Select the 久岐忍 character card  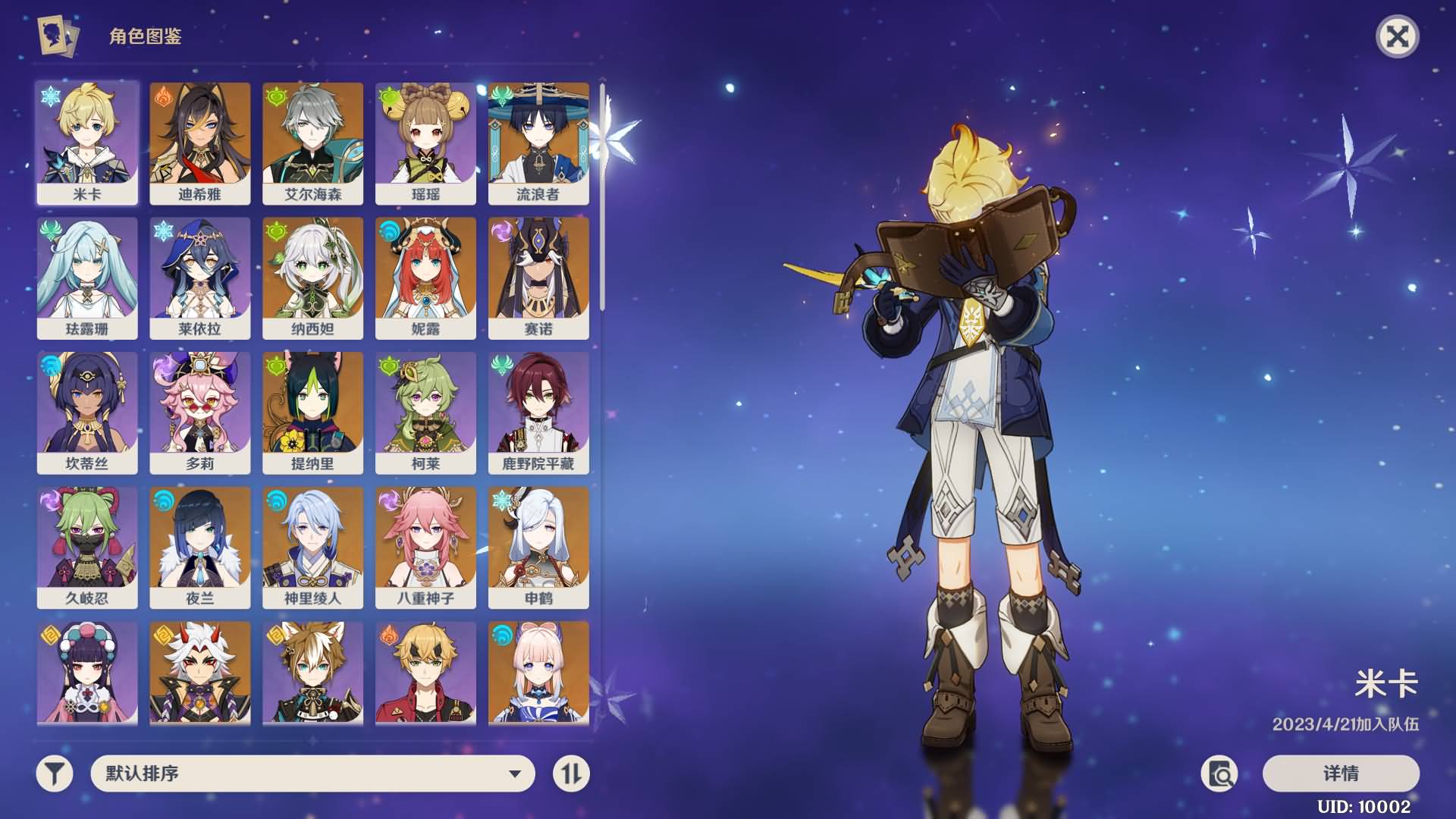(87, 547)
